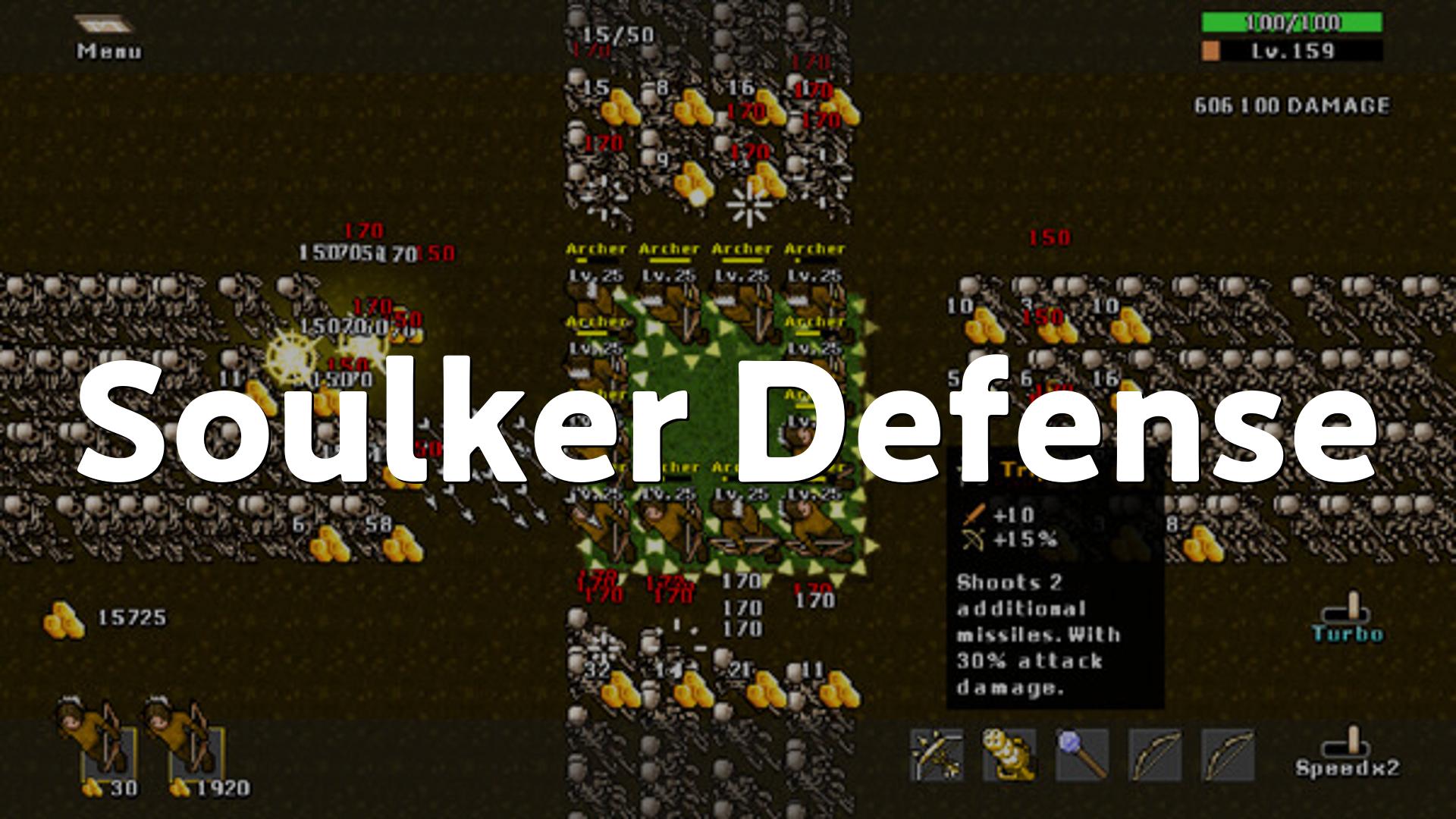
Task: Open the Menu
Action: coord(108,37)
